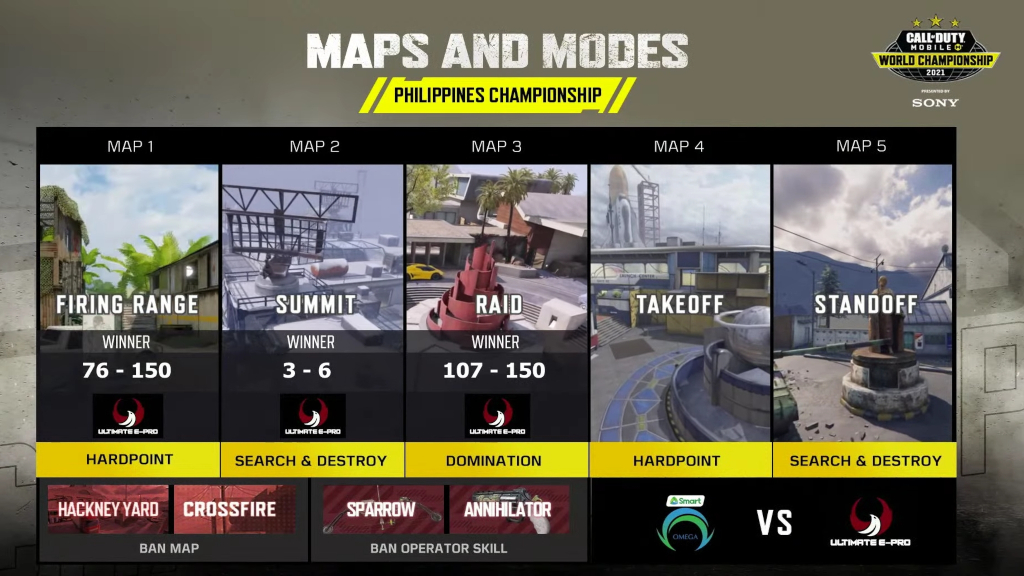This screenshot has width=1024, height=576.
Task: Select the Annihilator banned operator skill tile
Action: 509,509
